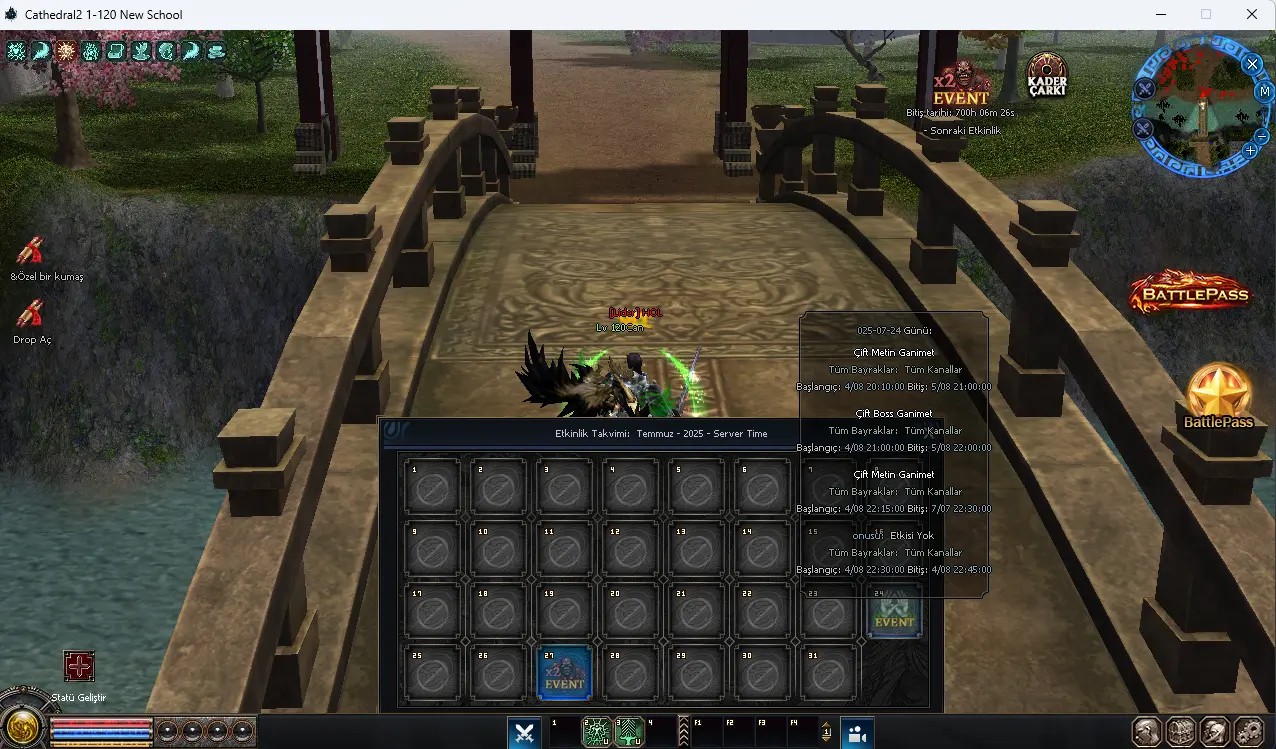Click the crossed swords attack button
1276x749 pixels.
524,733
